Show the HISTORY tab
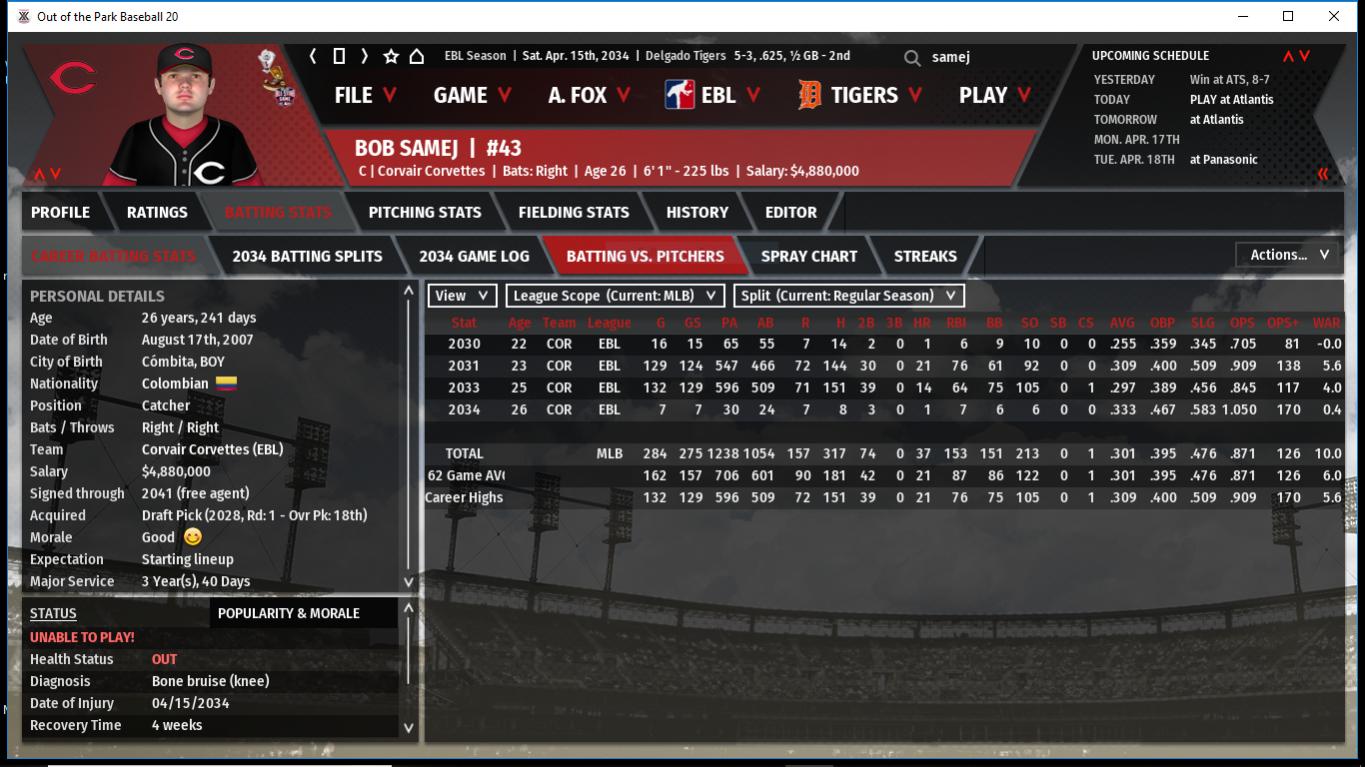The height and width of the screenshot is (767, 1365). pyautogui.click(x=697, y=212)
